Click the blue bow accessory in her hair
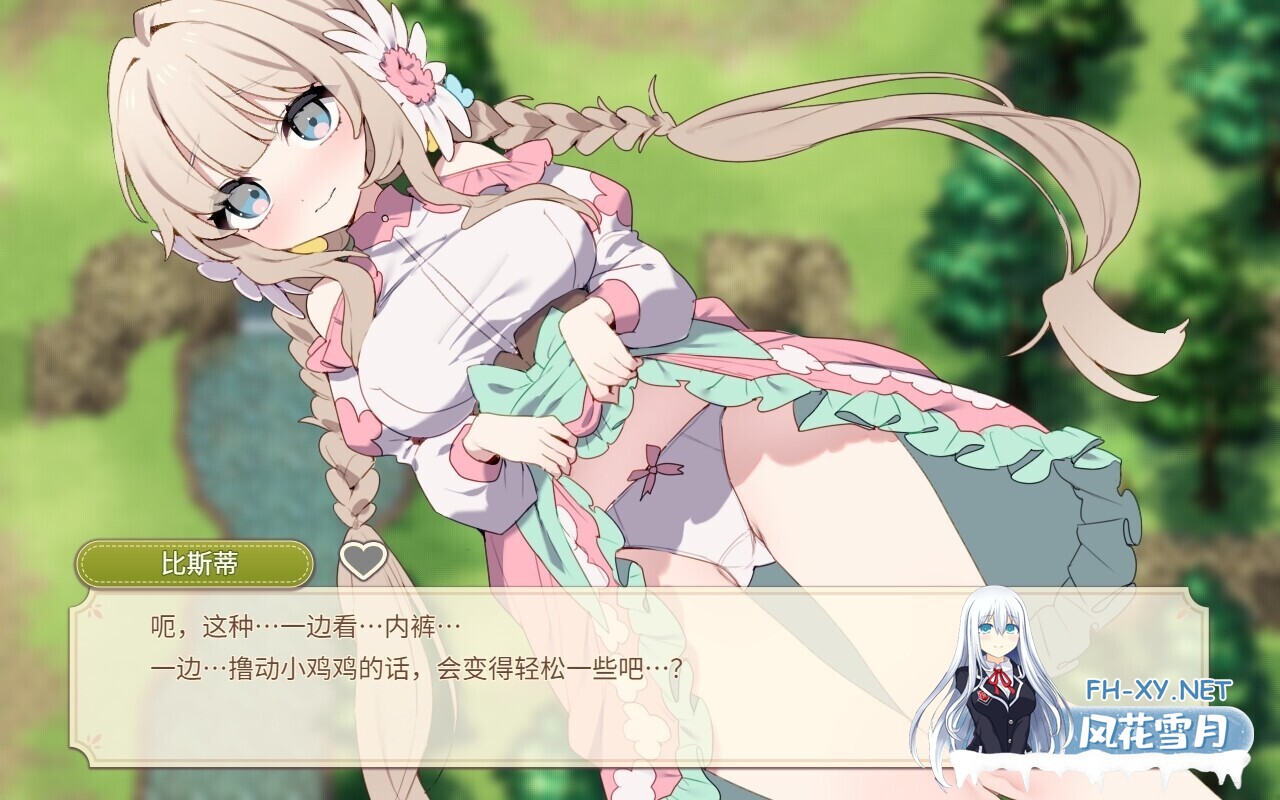This screenshot has width=1280, height=800. [x=459, y=91]
